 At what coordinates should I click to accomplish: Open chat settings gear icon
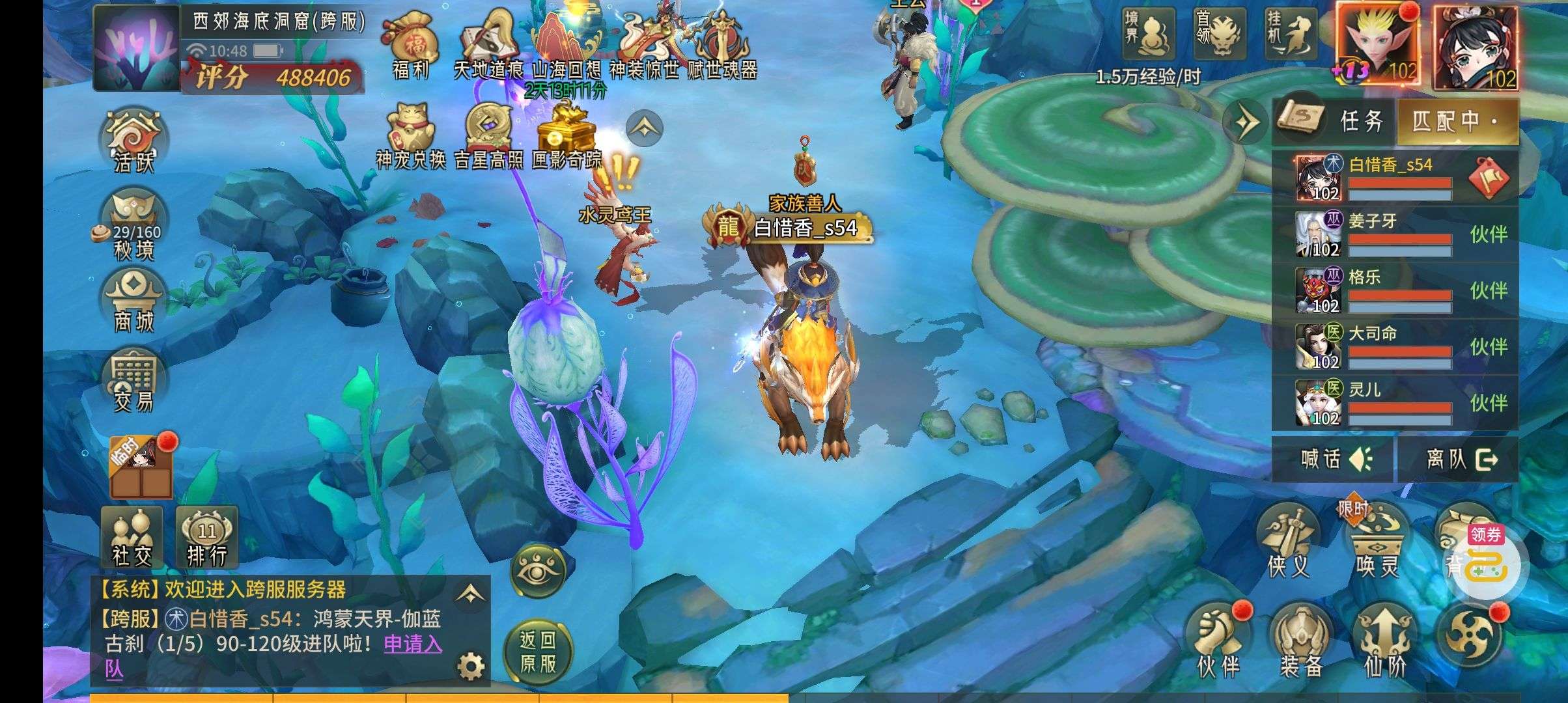[471, 666]
